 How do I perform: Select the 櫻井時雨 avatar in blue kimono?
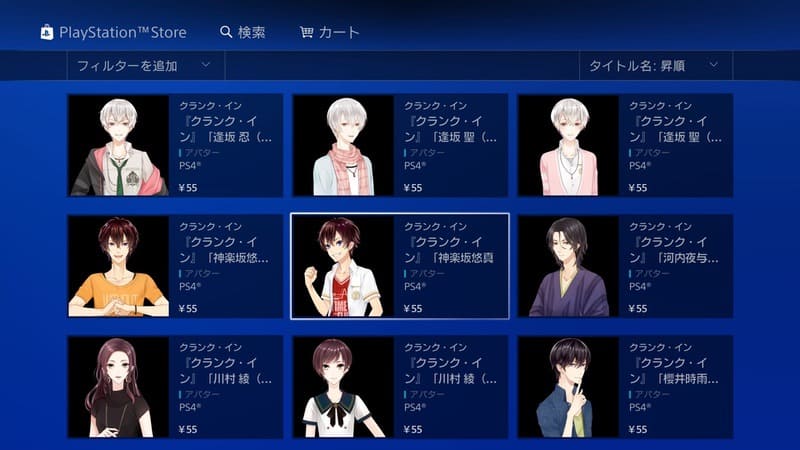(625, 387)
